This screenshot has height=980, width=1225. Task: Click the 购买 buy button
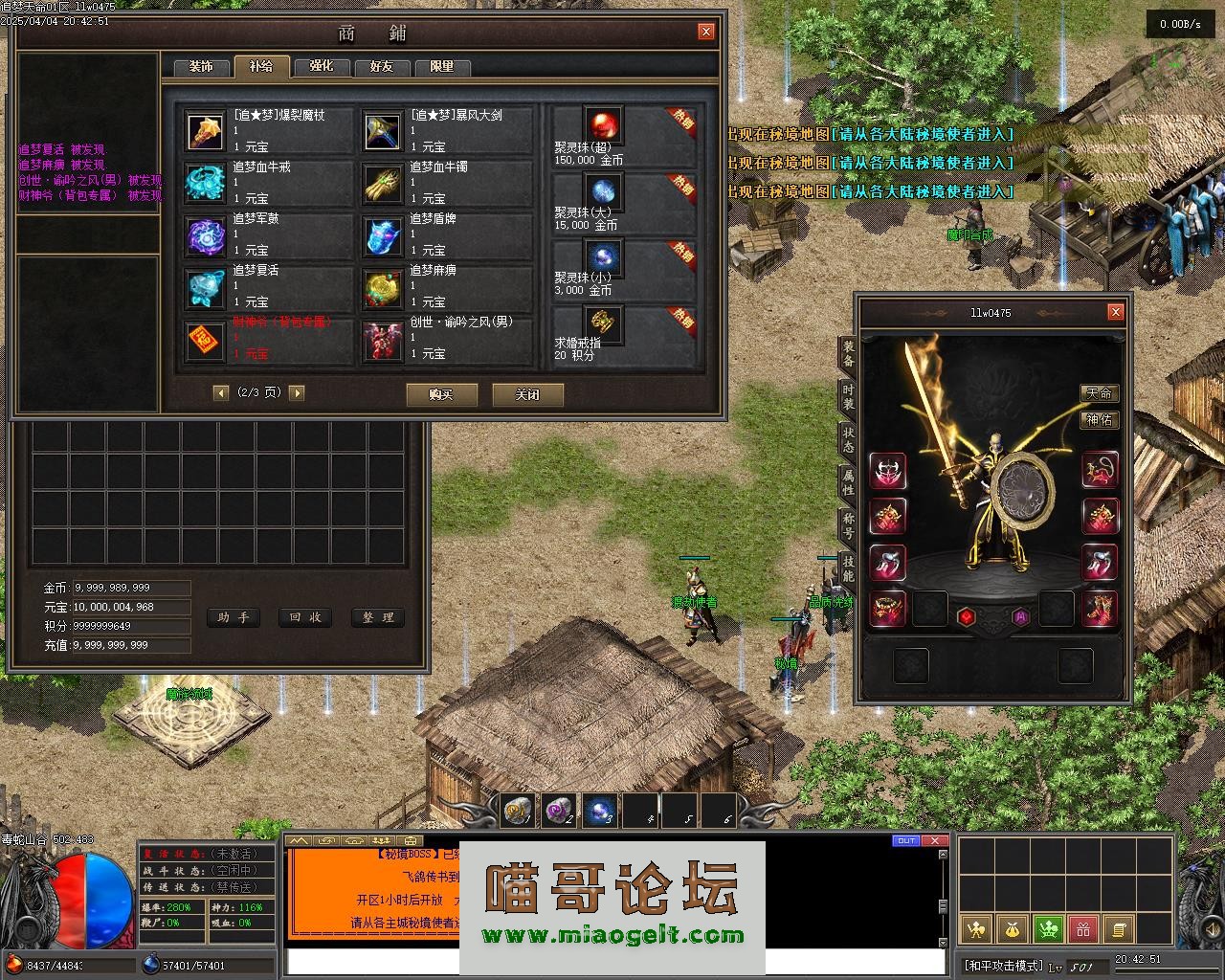click(x=441, y=394)
